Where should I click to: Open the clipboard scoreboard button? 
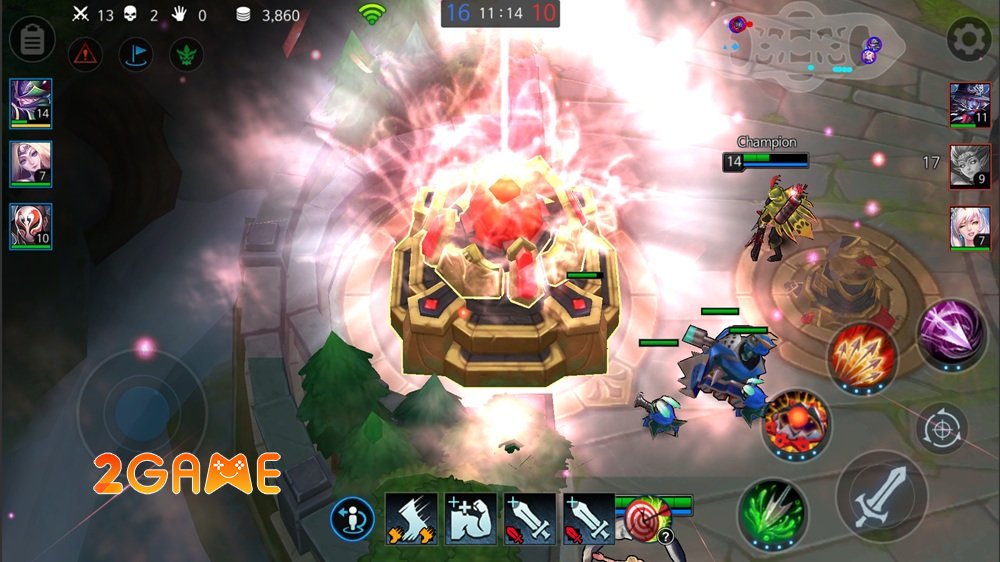(x=31, y=40)
